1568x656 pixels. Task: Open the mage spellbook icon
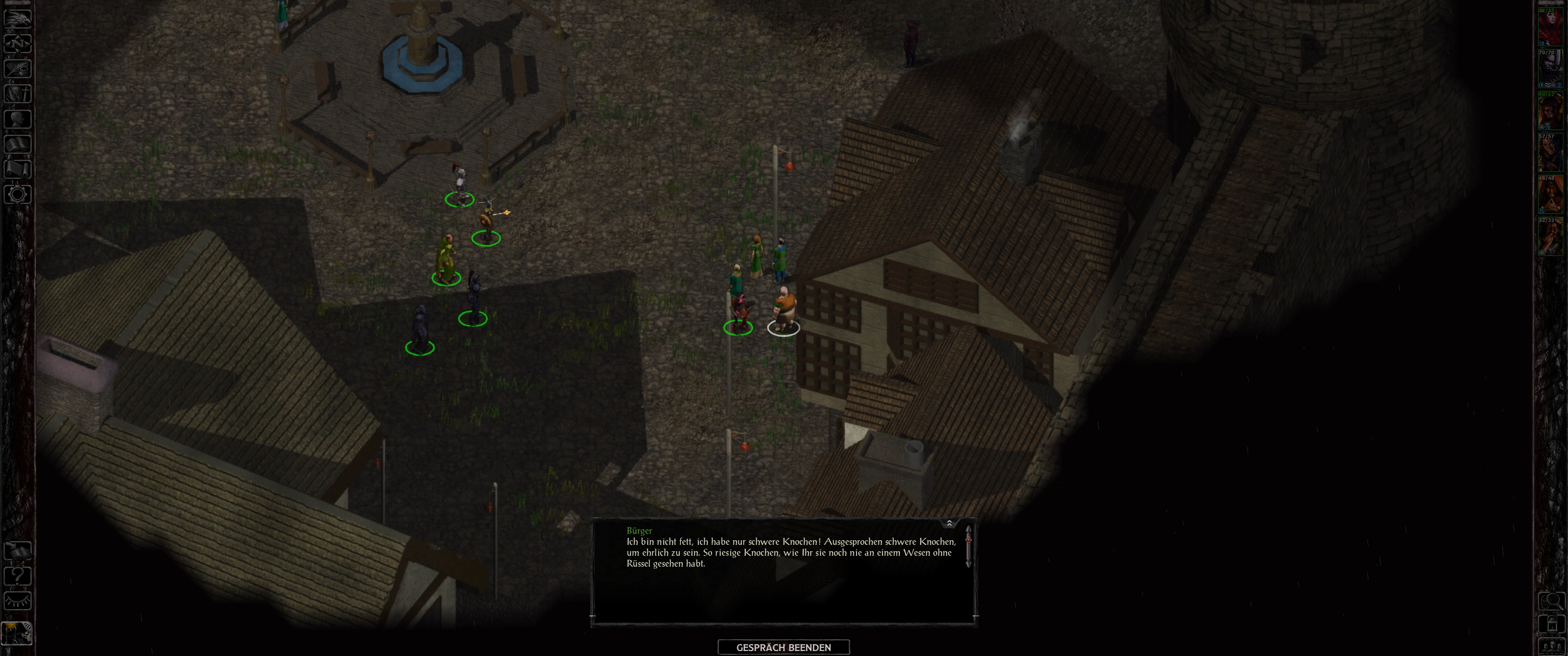[17, 143]
